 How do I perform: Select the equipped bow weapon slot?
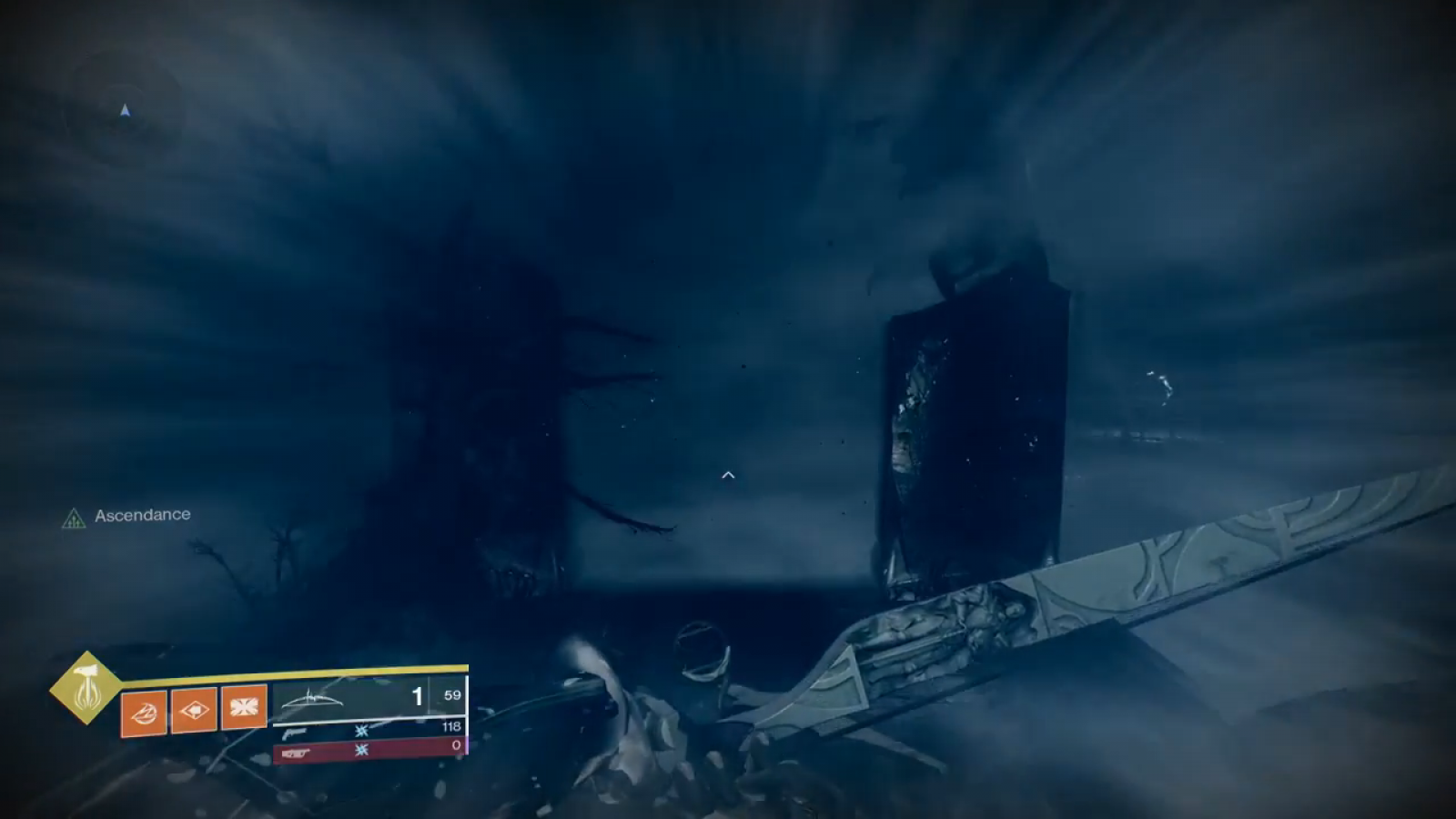[355, 697]
